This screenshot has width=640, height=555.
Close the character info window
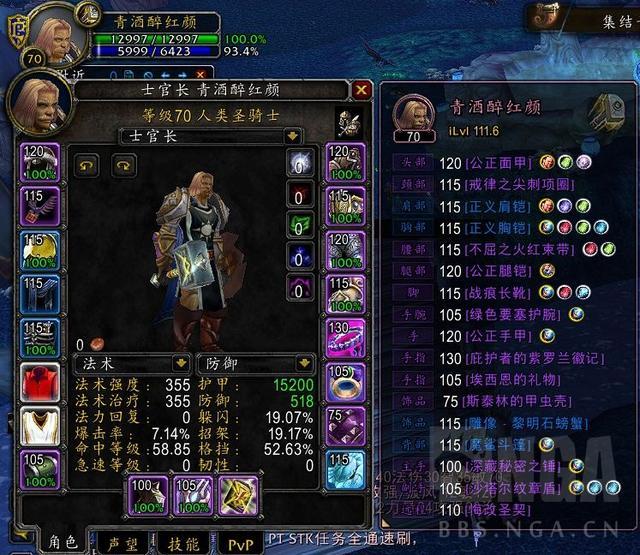point(362,90)
